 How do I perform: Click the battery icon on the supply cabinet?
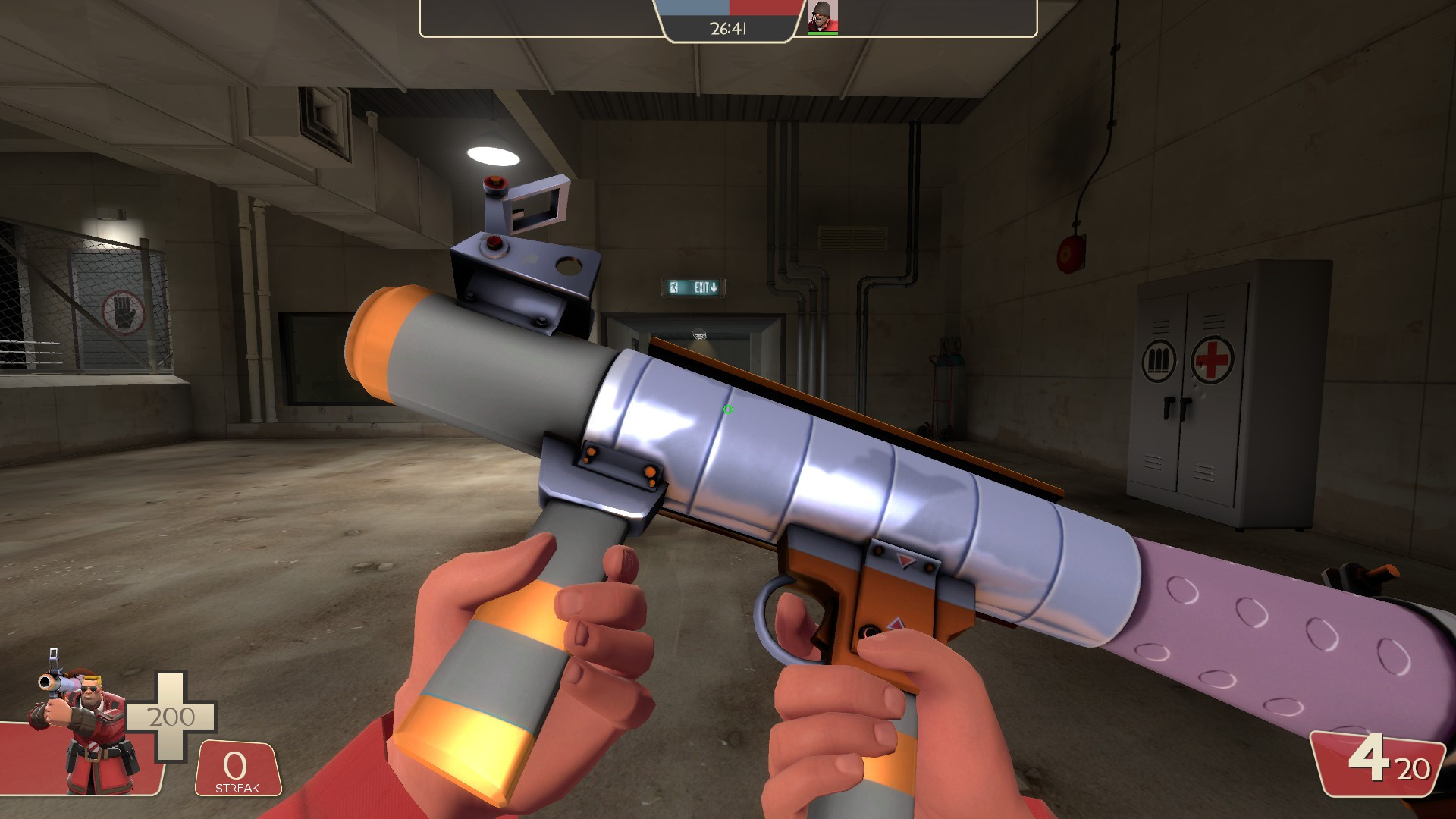click(x=1158, y=359)
